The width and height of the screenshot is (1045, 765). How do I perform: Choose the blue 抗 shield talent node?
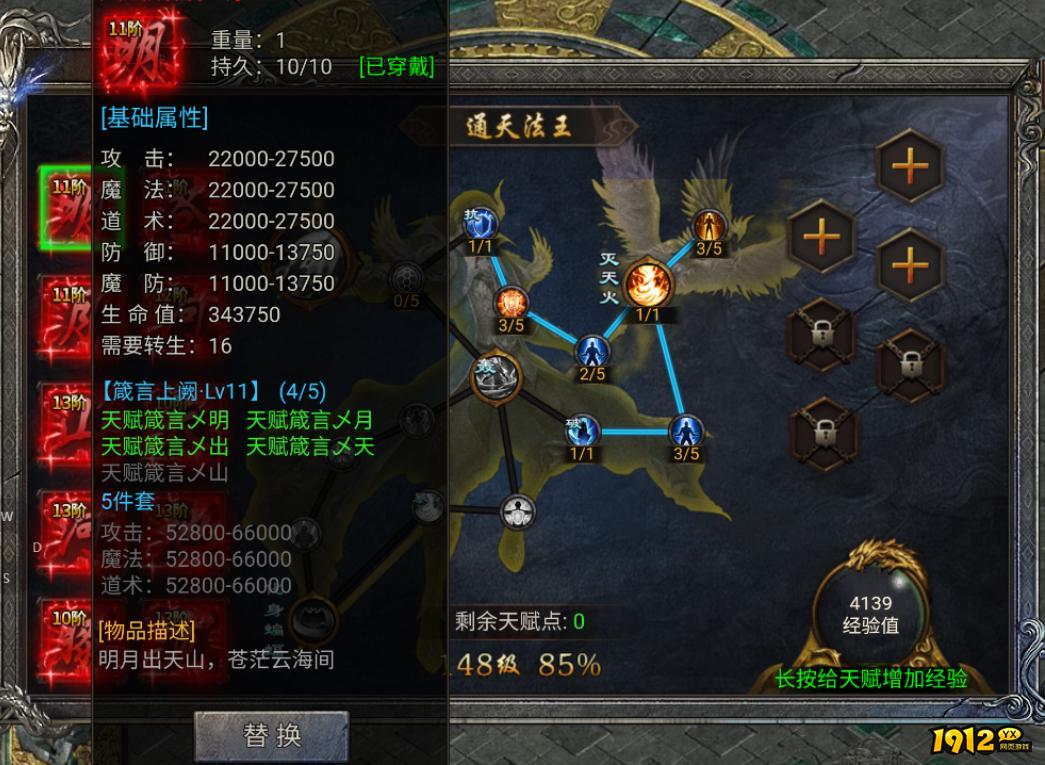tap(478, 222)
